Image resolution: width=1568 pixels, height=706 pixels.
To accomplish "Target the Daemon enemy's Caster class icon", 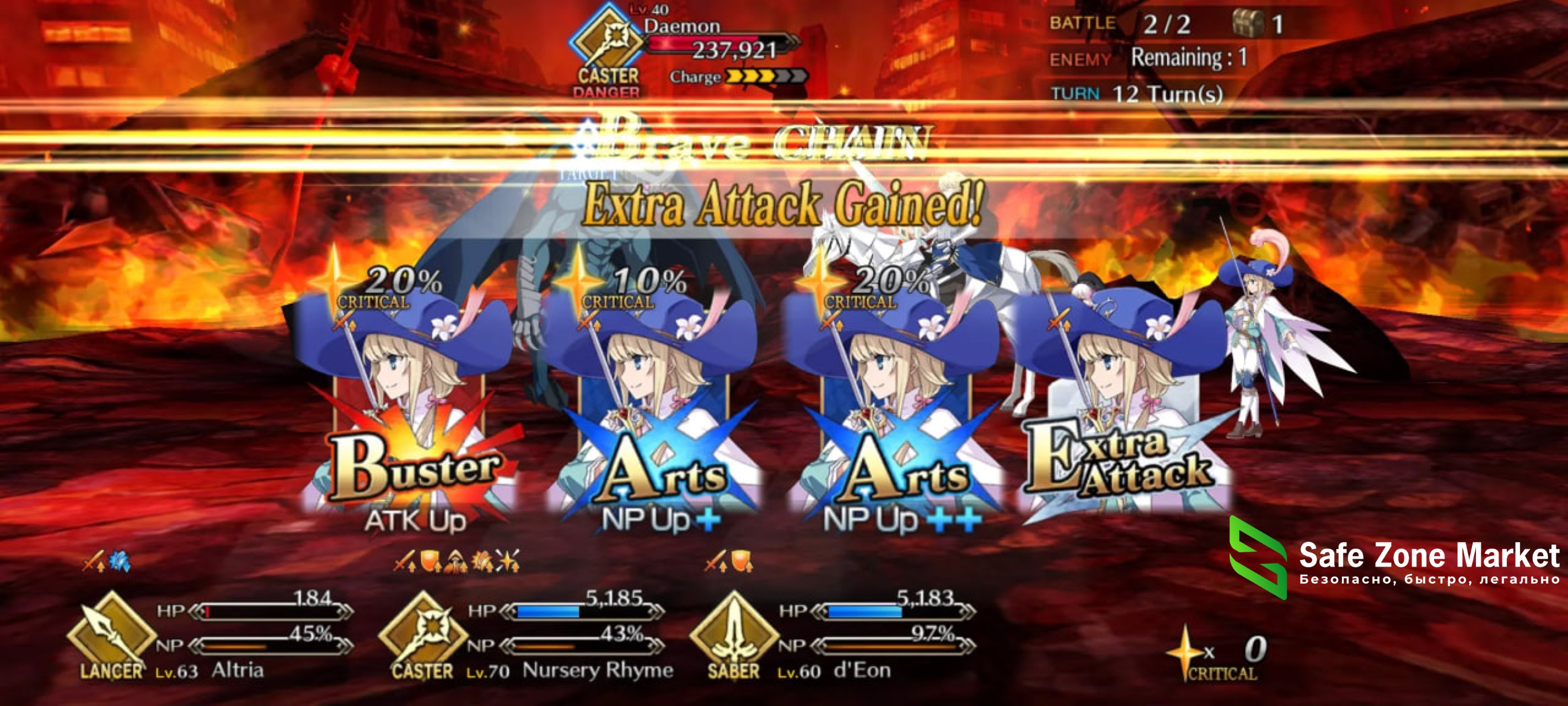I will (x=606, y=41).
